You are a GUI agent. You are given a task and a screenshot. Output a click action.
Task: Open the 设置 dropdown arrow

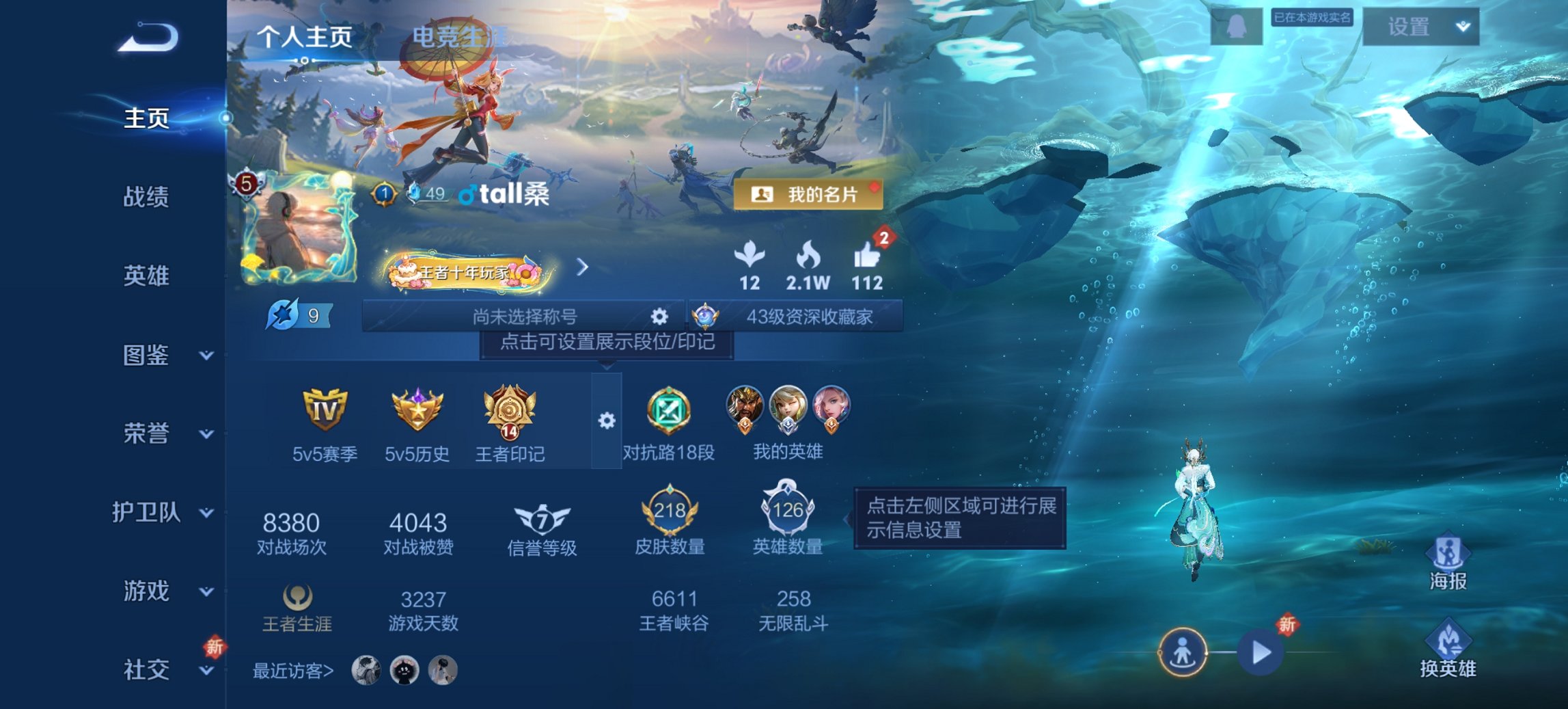click(x=1462, y=26)
